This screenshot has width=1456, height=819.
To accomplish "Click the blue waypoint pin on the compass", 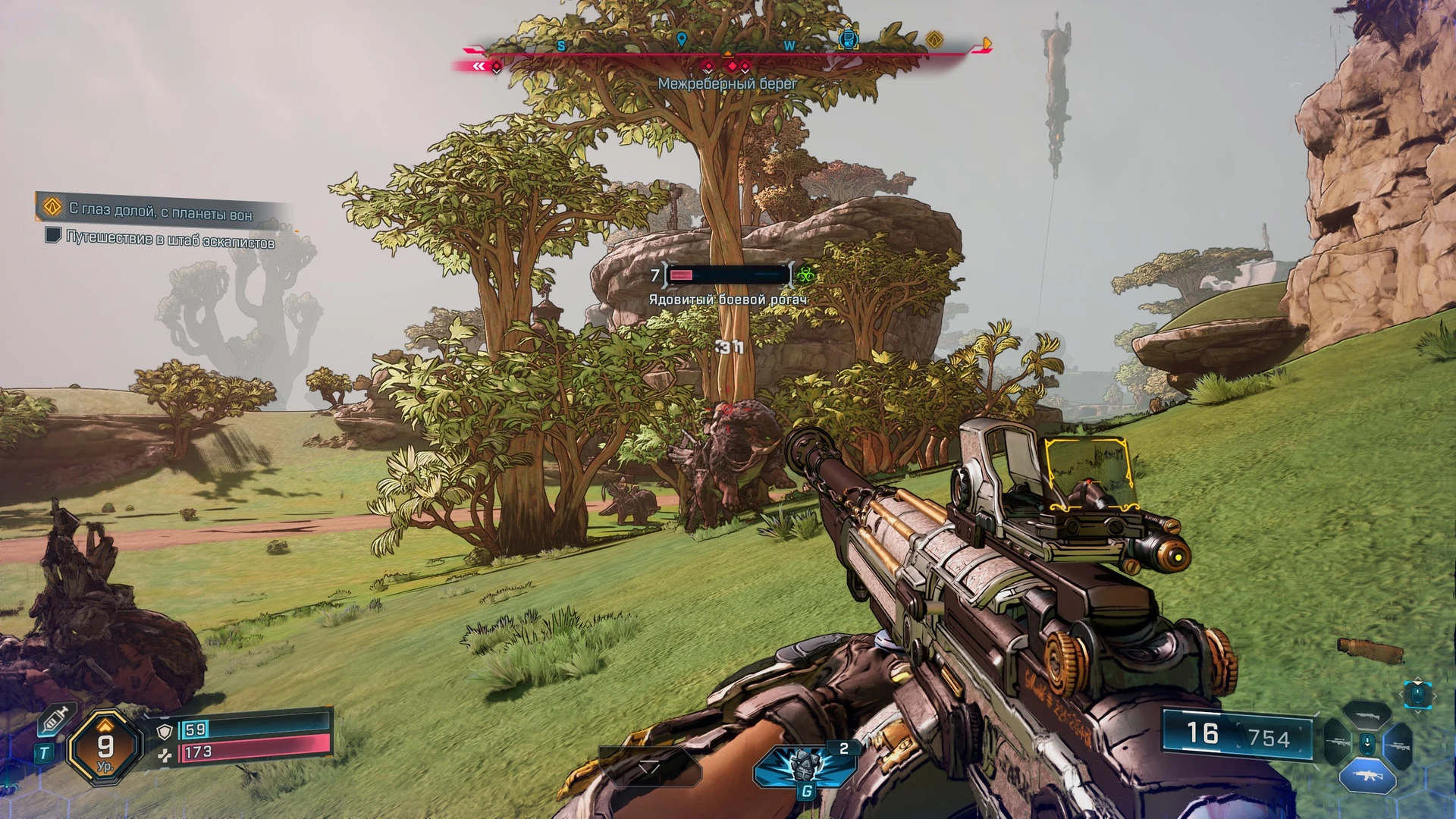I will (681, 39).
